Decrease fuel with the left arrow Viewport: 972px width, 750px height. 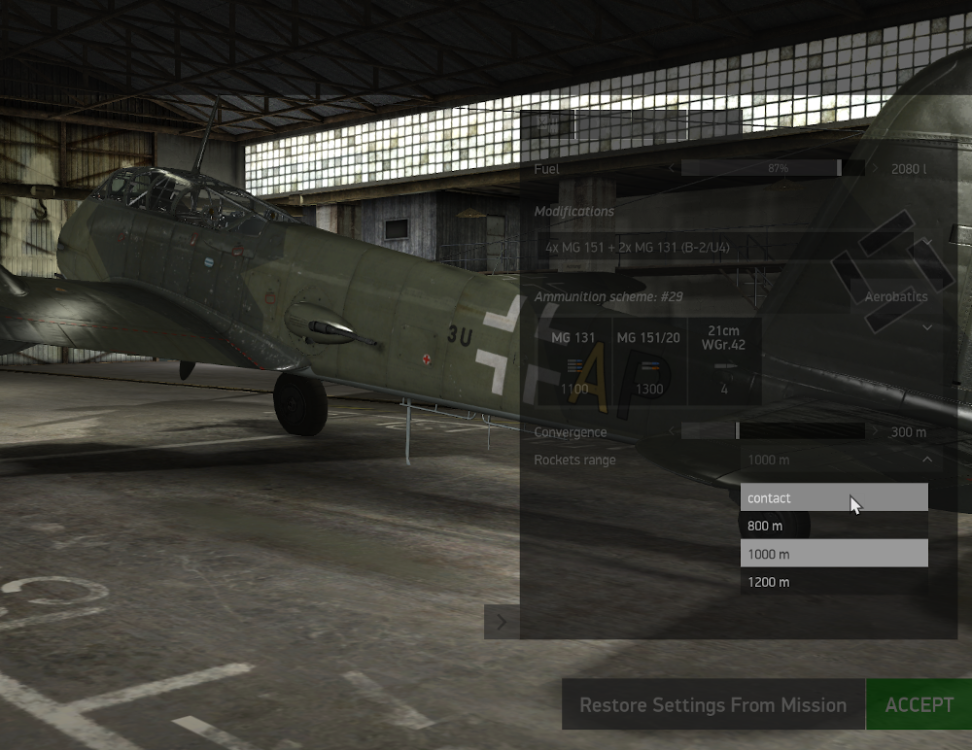(x=671, y=169)
